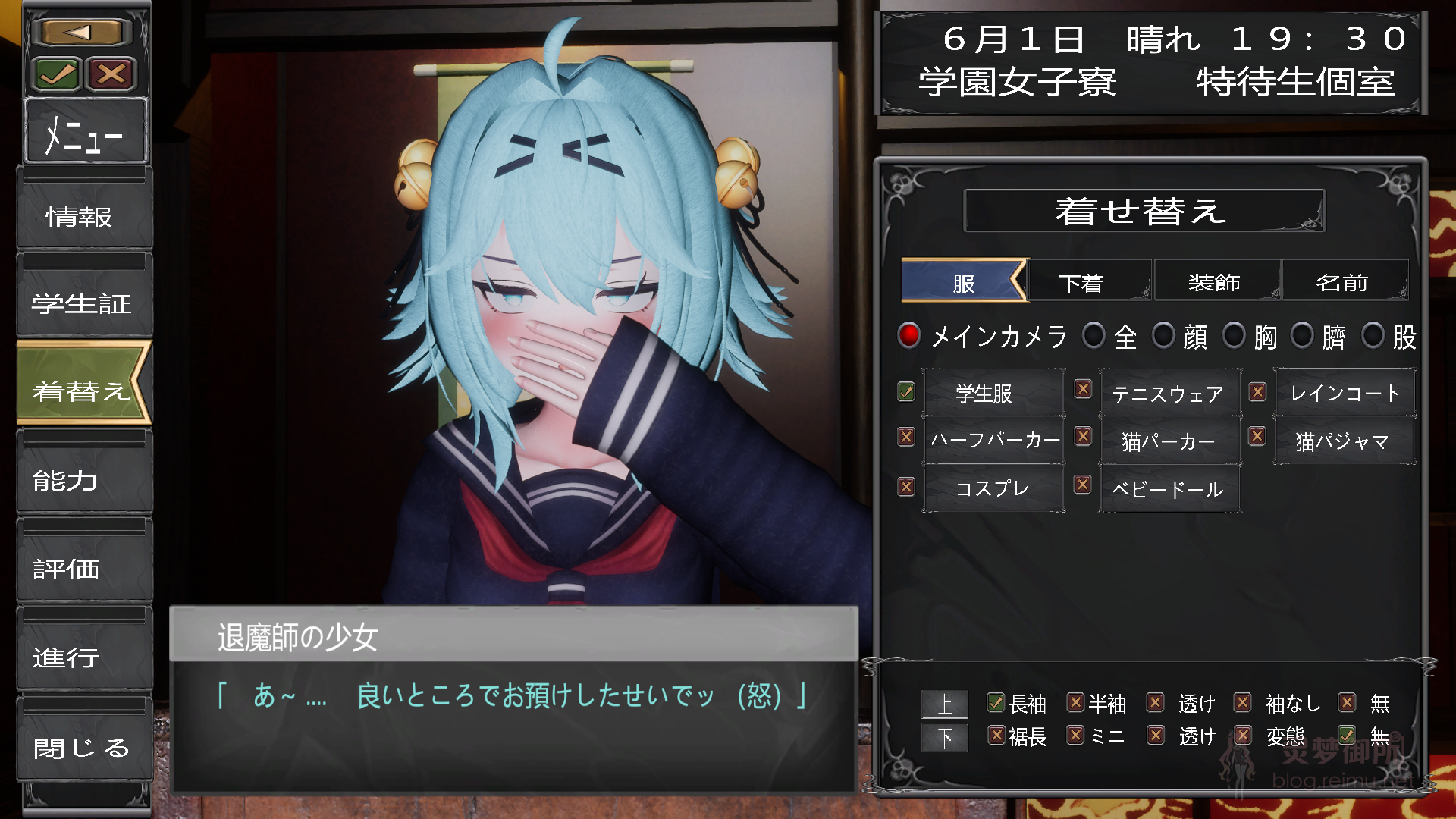Select the メインカメラ radio button
This screenshot has height=819, width=1456.
coord(908,336)
